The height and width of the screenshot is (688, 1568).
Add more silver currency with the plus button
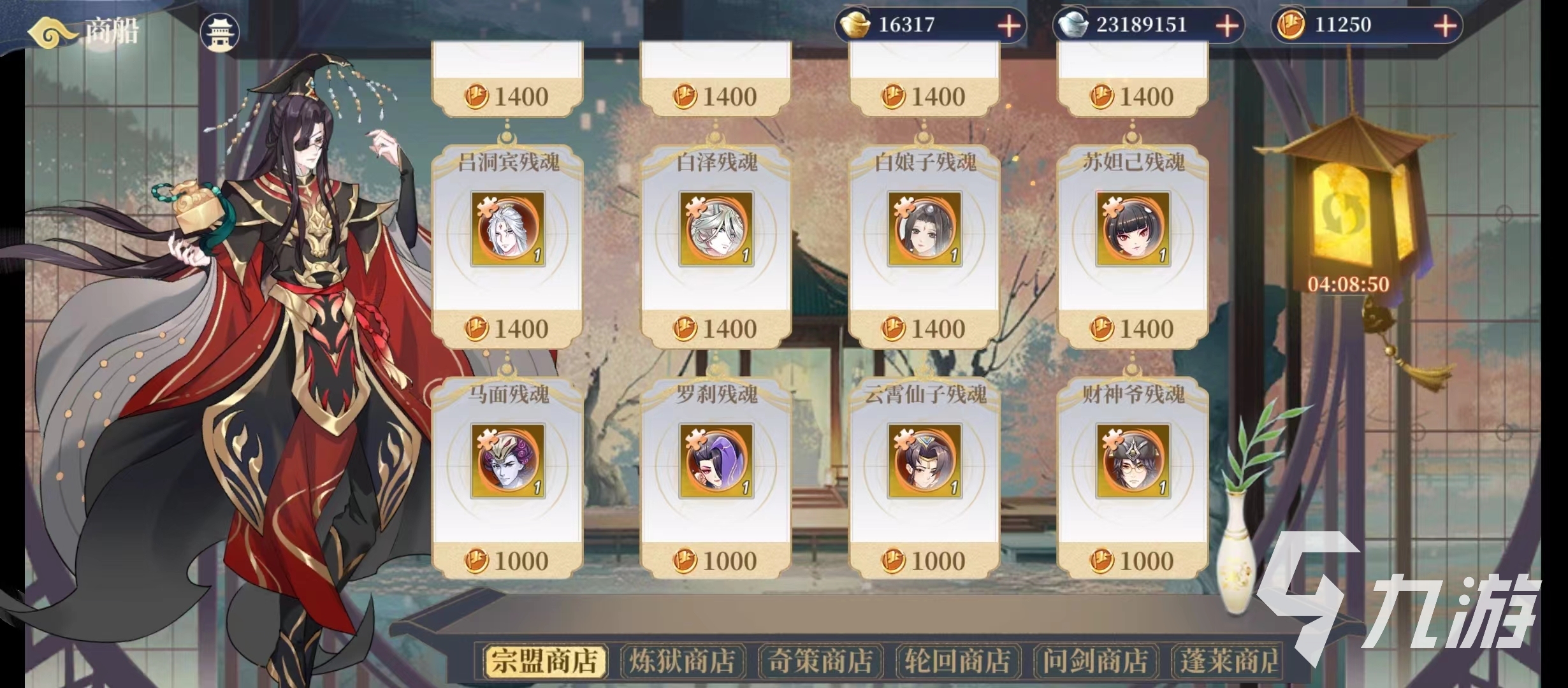1227,26
